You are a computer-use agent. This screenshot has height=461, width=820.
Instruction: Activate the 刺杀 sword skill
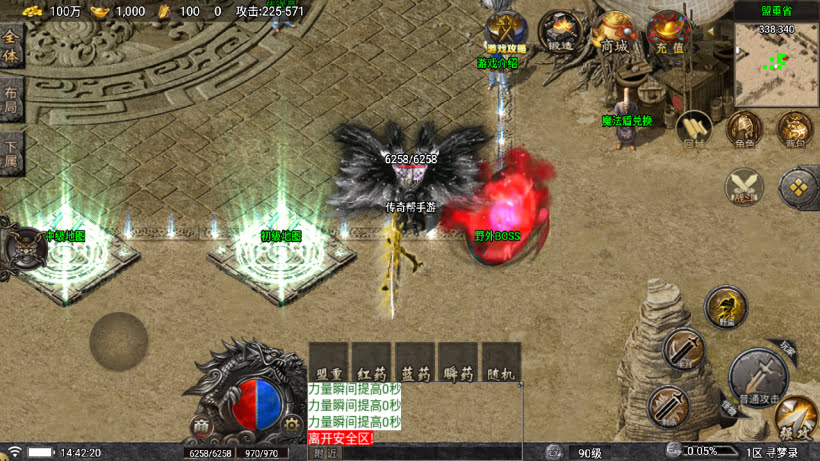tap(667, 405)
